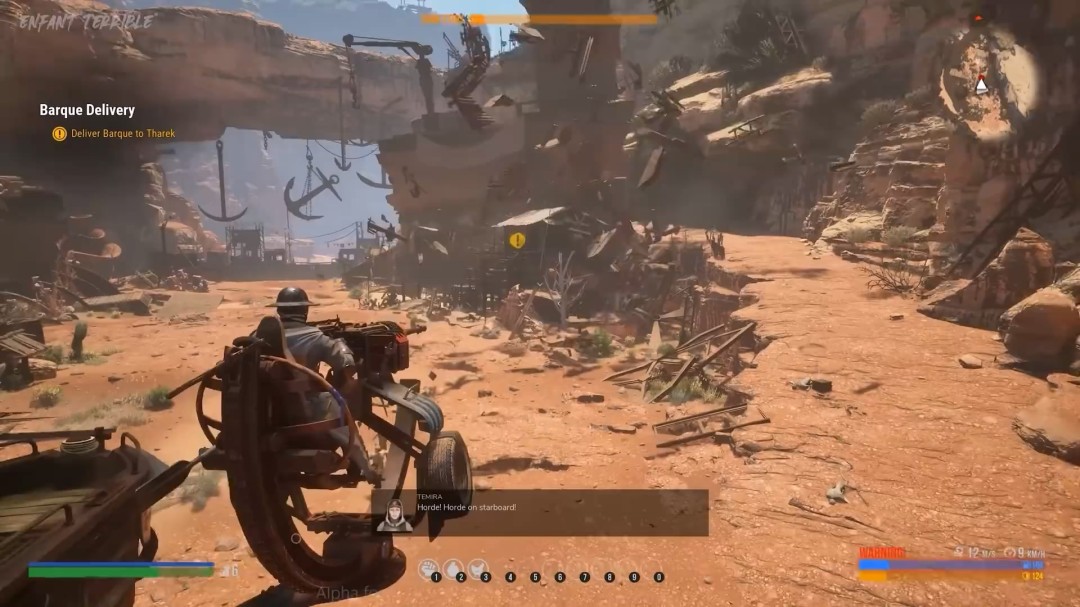Select the fist icon in hotbar slot 1
The height and width of the screenshot is (607, 1080).
pos(428,567)
